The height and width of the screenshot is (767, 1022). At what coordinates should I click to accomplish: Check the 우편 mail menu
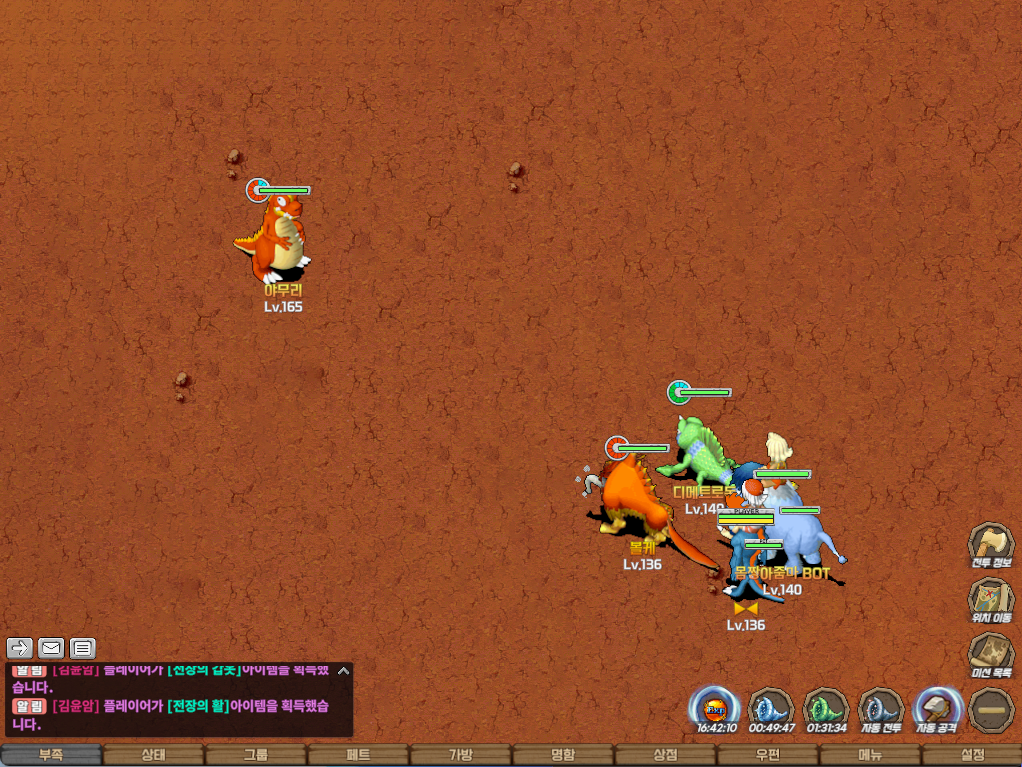(x=767, y=755)
